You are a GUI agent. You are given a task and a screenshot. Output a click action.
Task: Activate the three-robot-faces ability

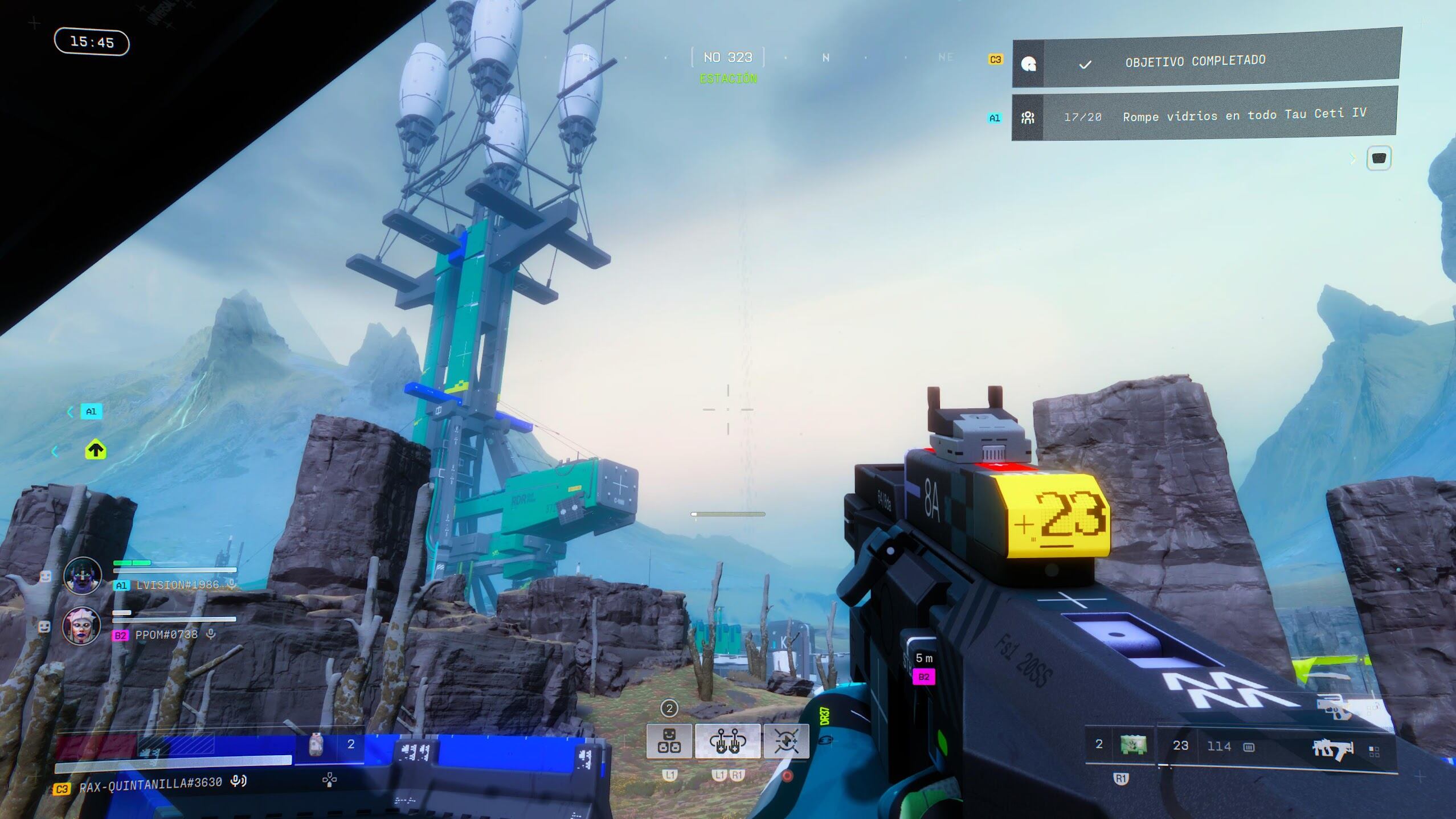tap(669, 741)
